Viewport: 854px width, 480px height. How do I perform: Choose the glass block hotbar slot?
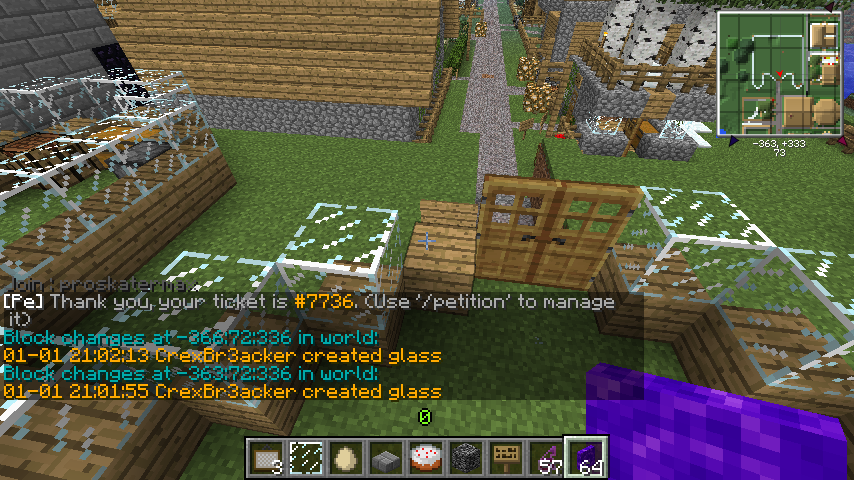(306, 459)
